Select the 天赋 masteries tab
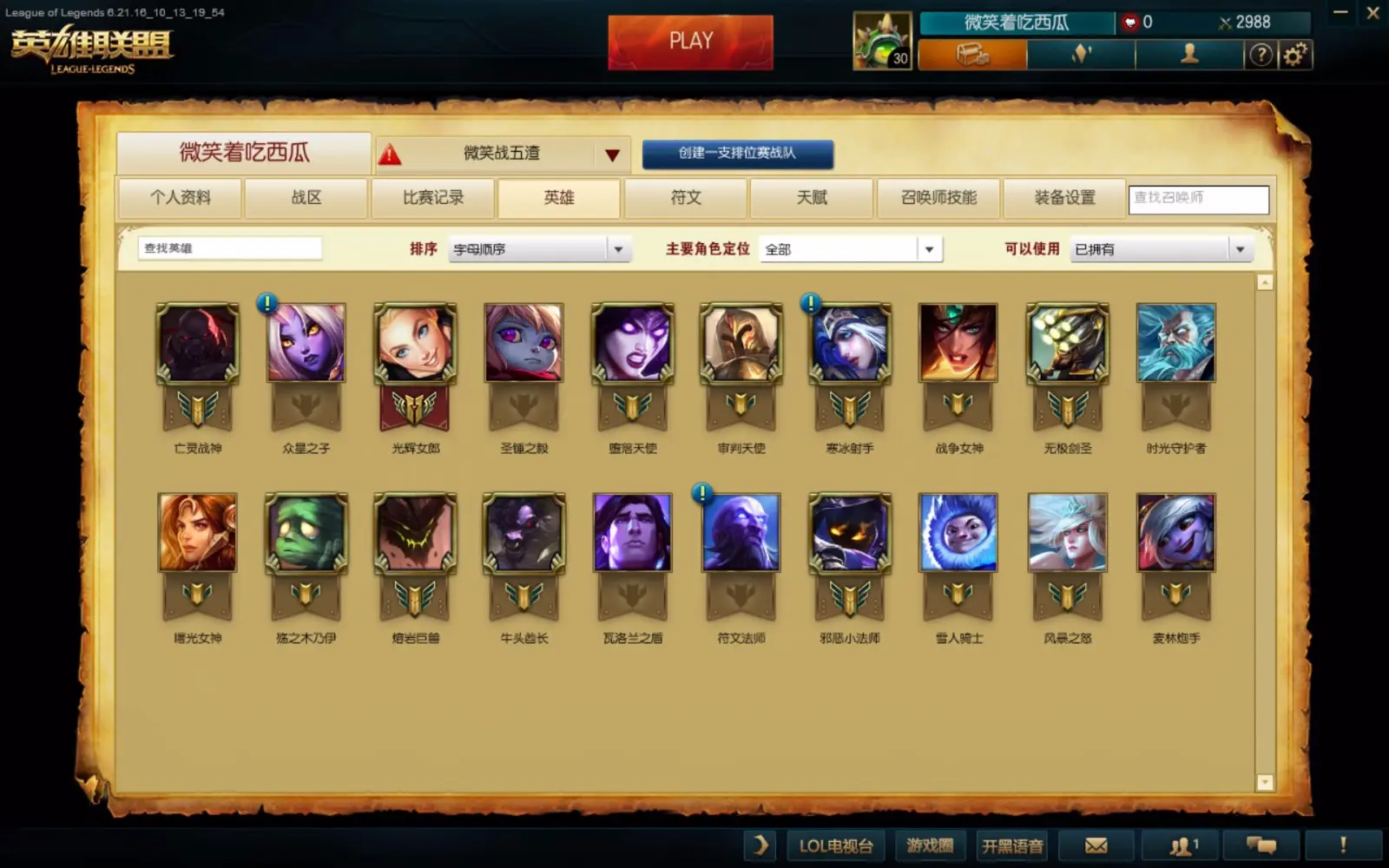Image resolution: width=1389 pixels, height=868 pixels. [x=812, y=198]
